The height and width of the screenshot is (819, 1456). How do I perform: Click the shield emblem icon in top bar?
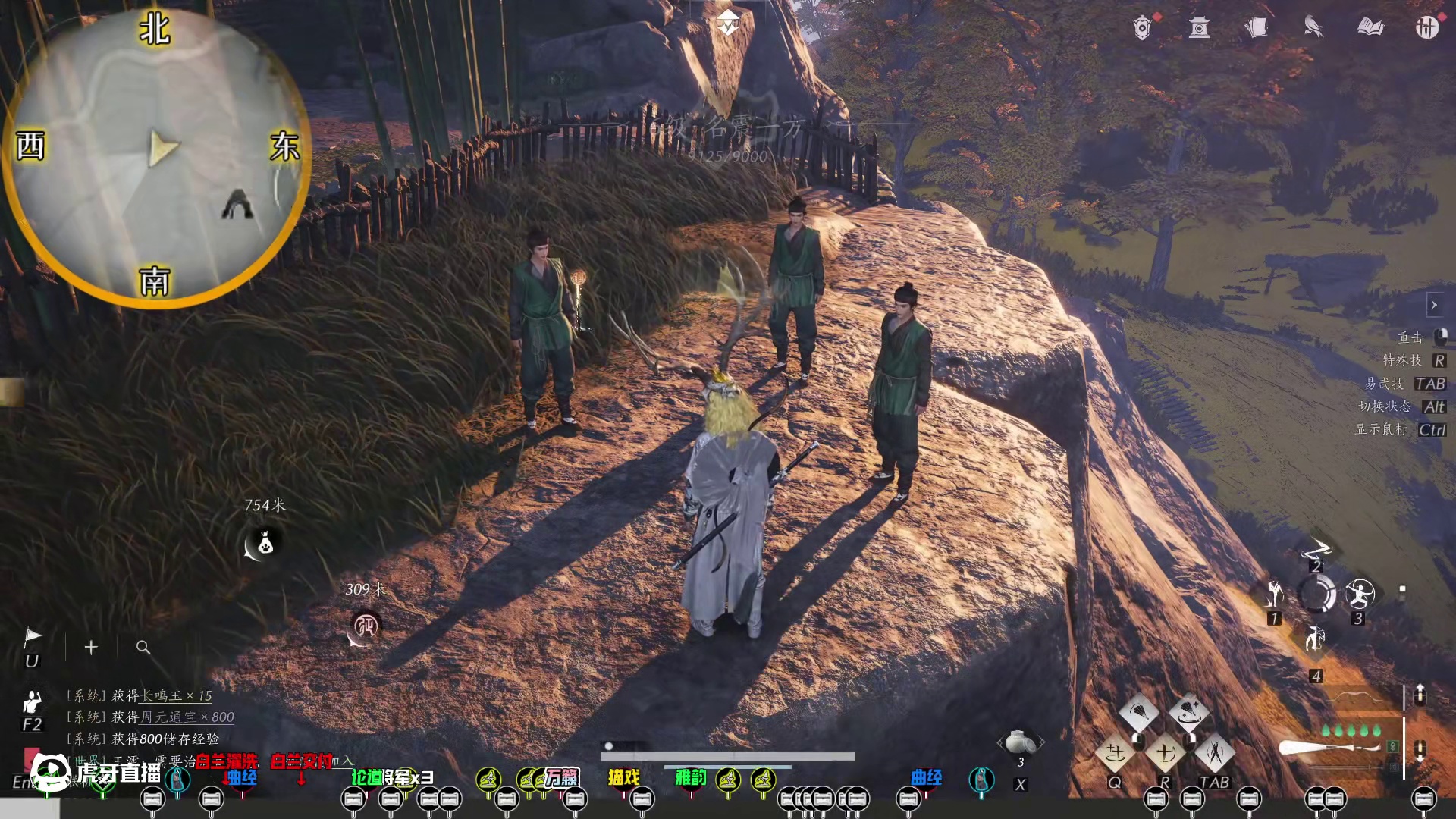pos(1142,28)
